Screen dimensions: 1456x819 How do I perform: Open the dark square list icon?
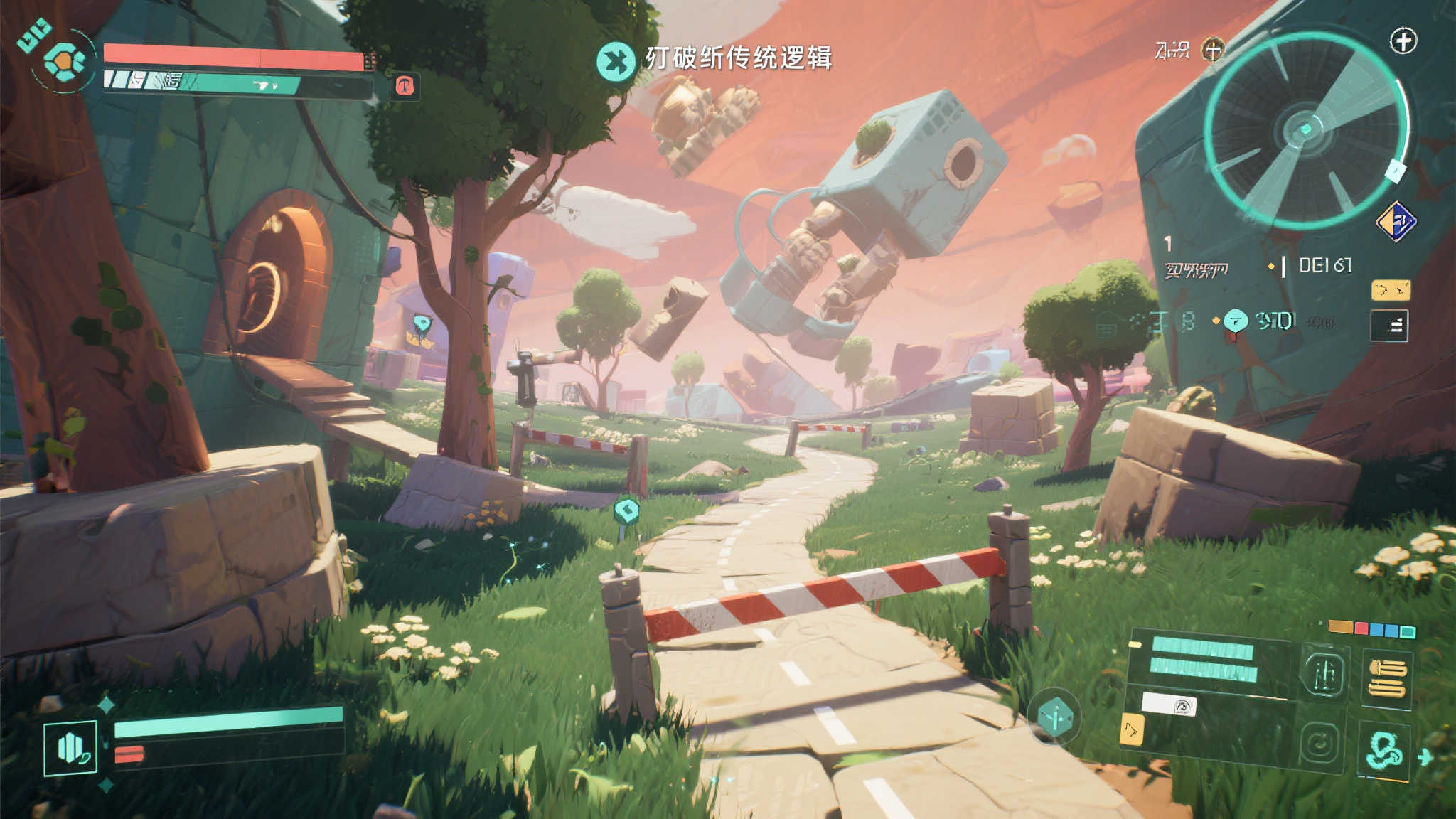click(x=1389, y=326)
